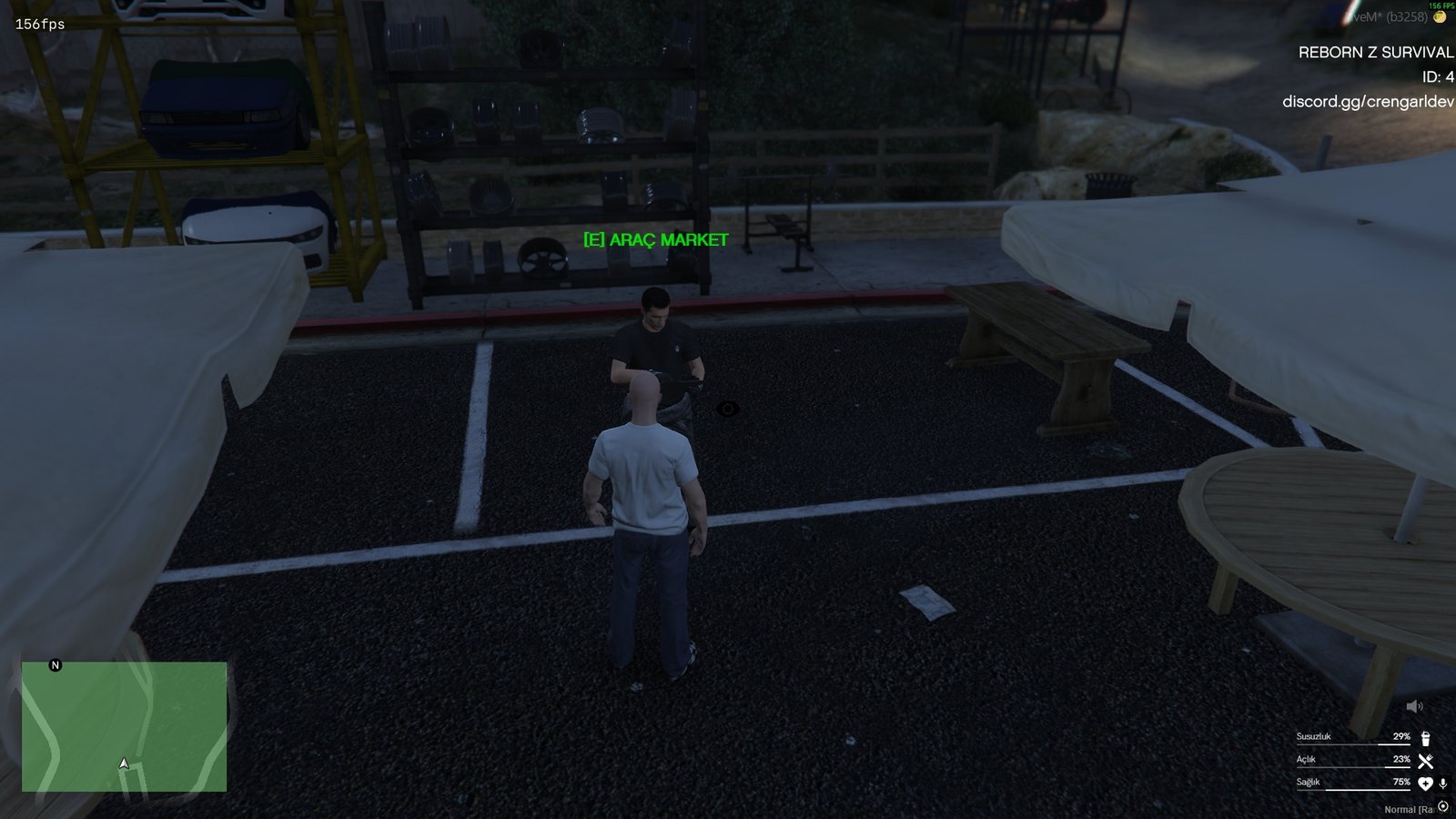
Task: Click the health heart icon
Action: [1426, 784]
